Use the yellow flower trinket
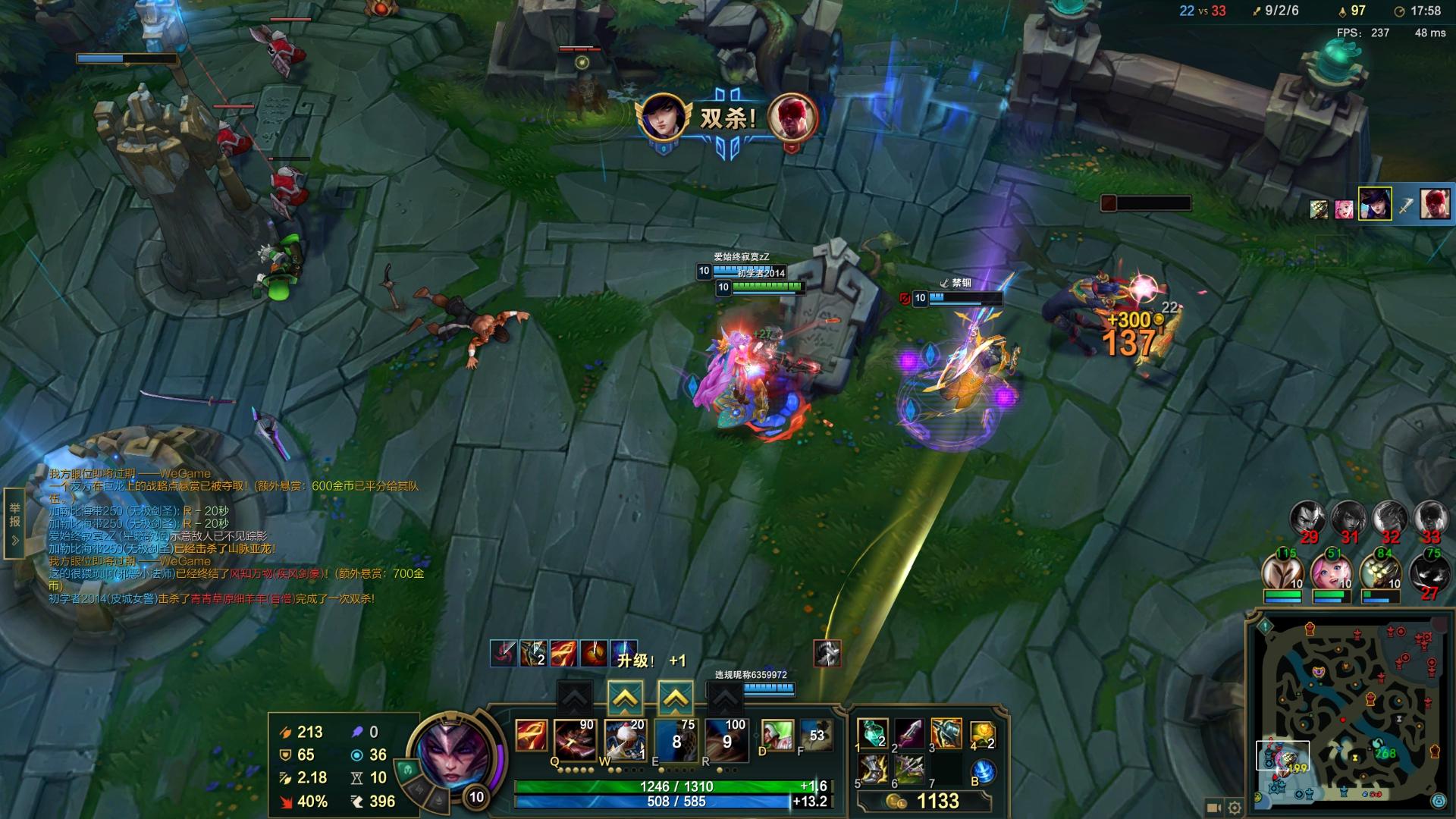Image resolution: width=1456 pixels, height=819 pixels. tap(982, 734)
